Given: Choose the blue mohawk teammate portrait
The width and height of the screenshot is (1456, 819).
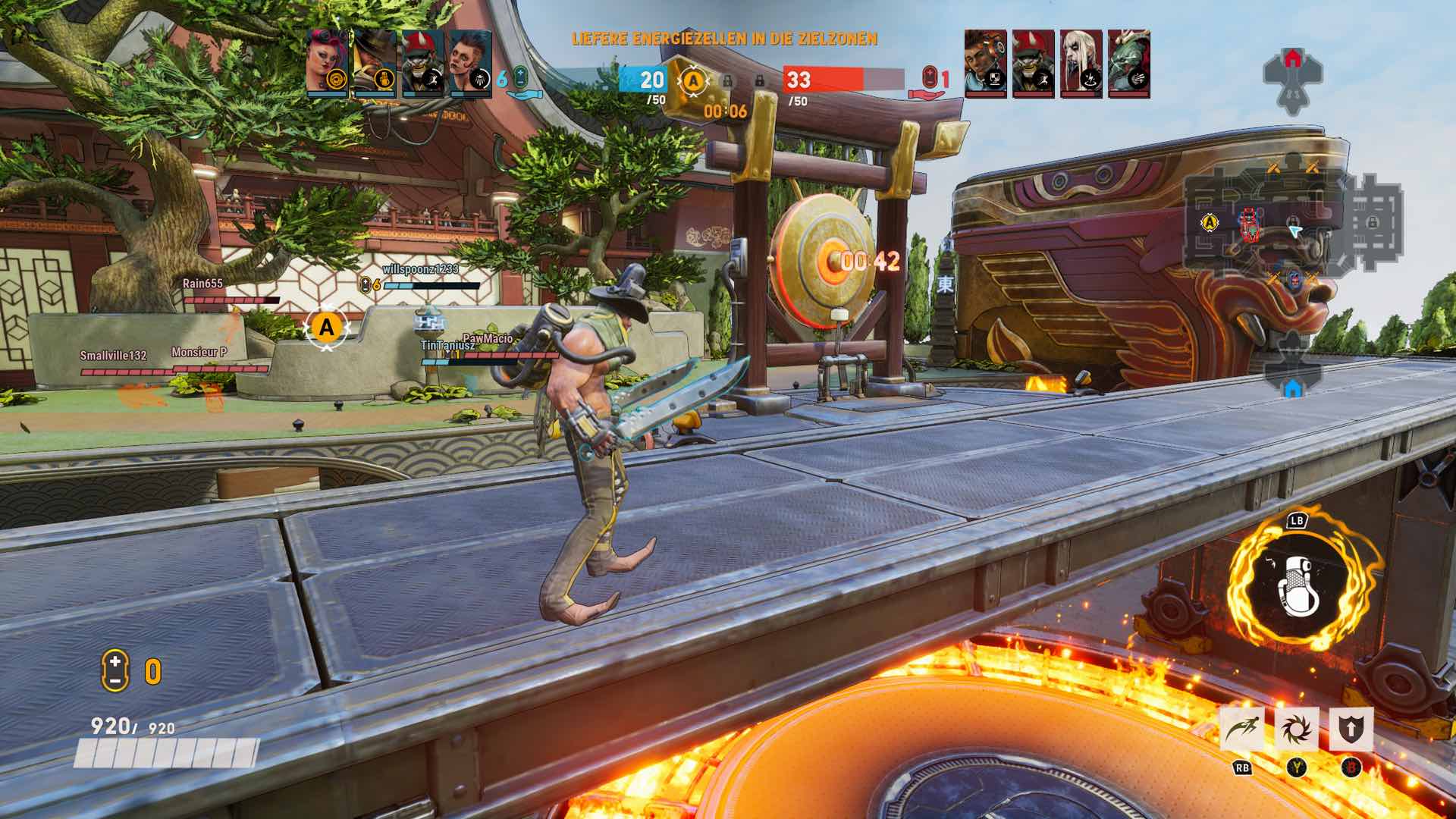Looking at the screenshot, I should point(470,62).
